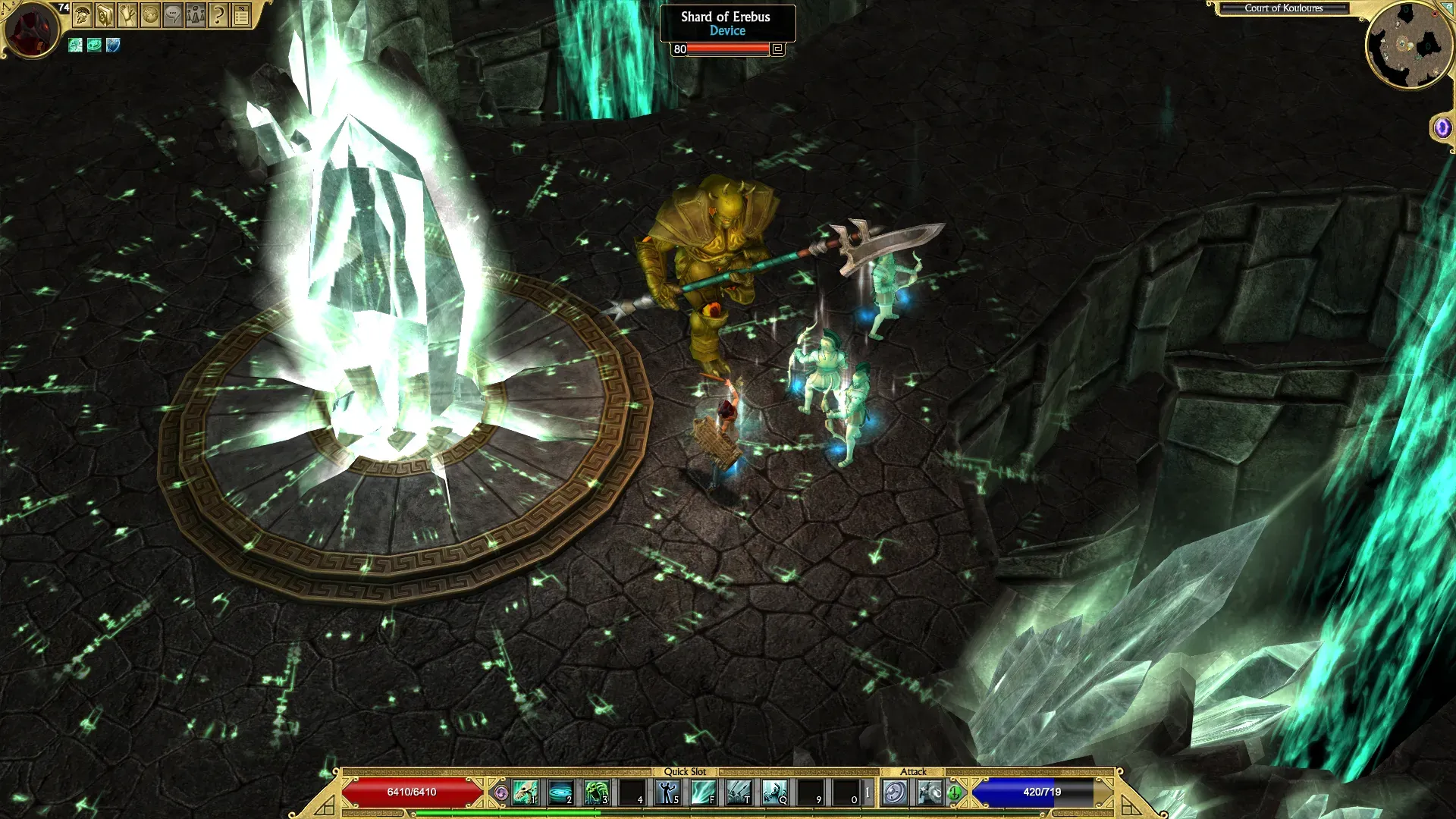This screenshot has width=1456, height=819.
Task: Activate the teal ring skill in slot 2
Action: point(560,793)
